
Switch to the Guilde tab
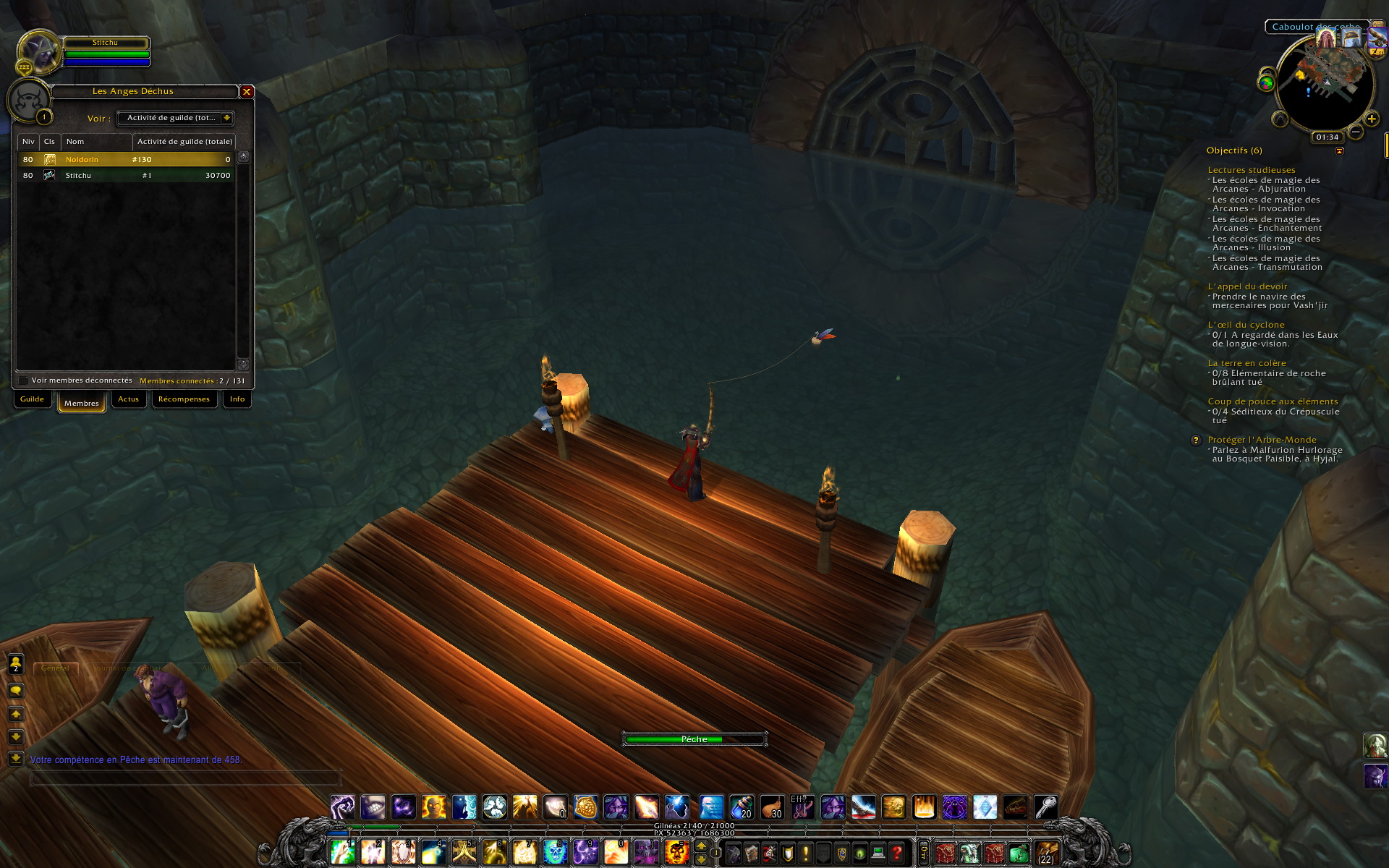32,399
